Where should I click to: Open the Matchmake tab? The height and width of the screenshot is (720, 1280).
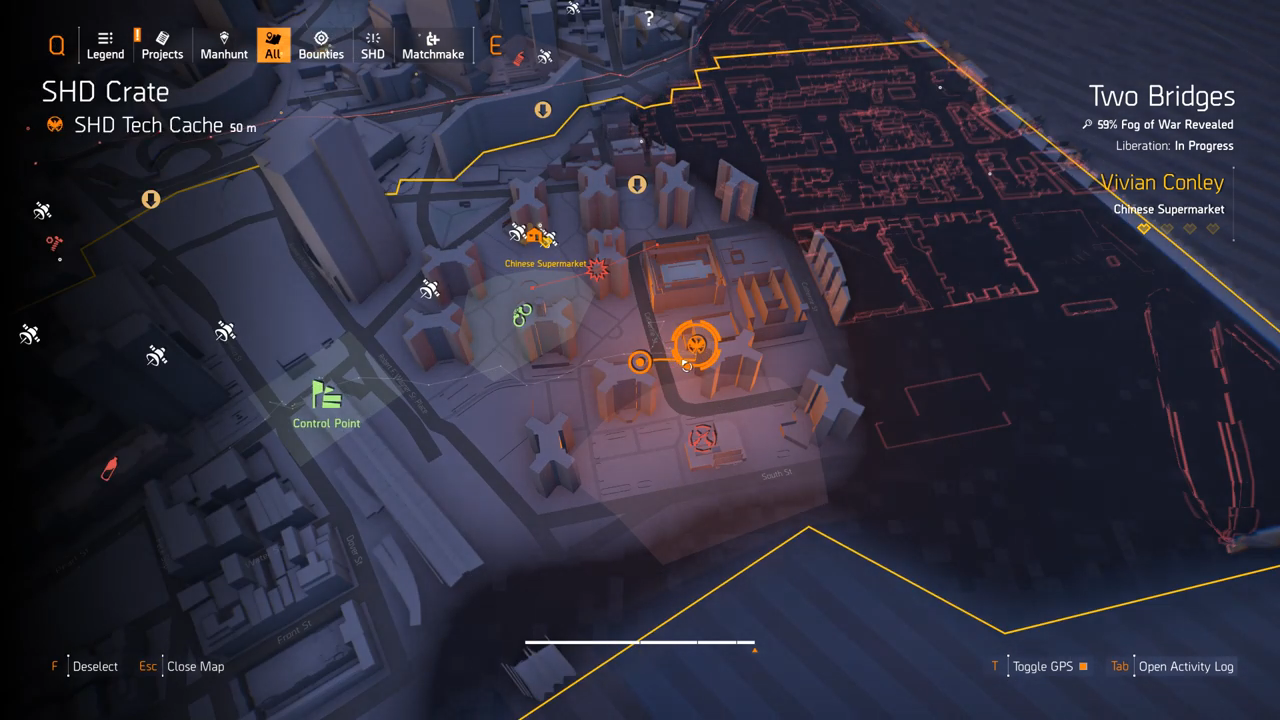coord(433,45)
